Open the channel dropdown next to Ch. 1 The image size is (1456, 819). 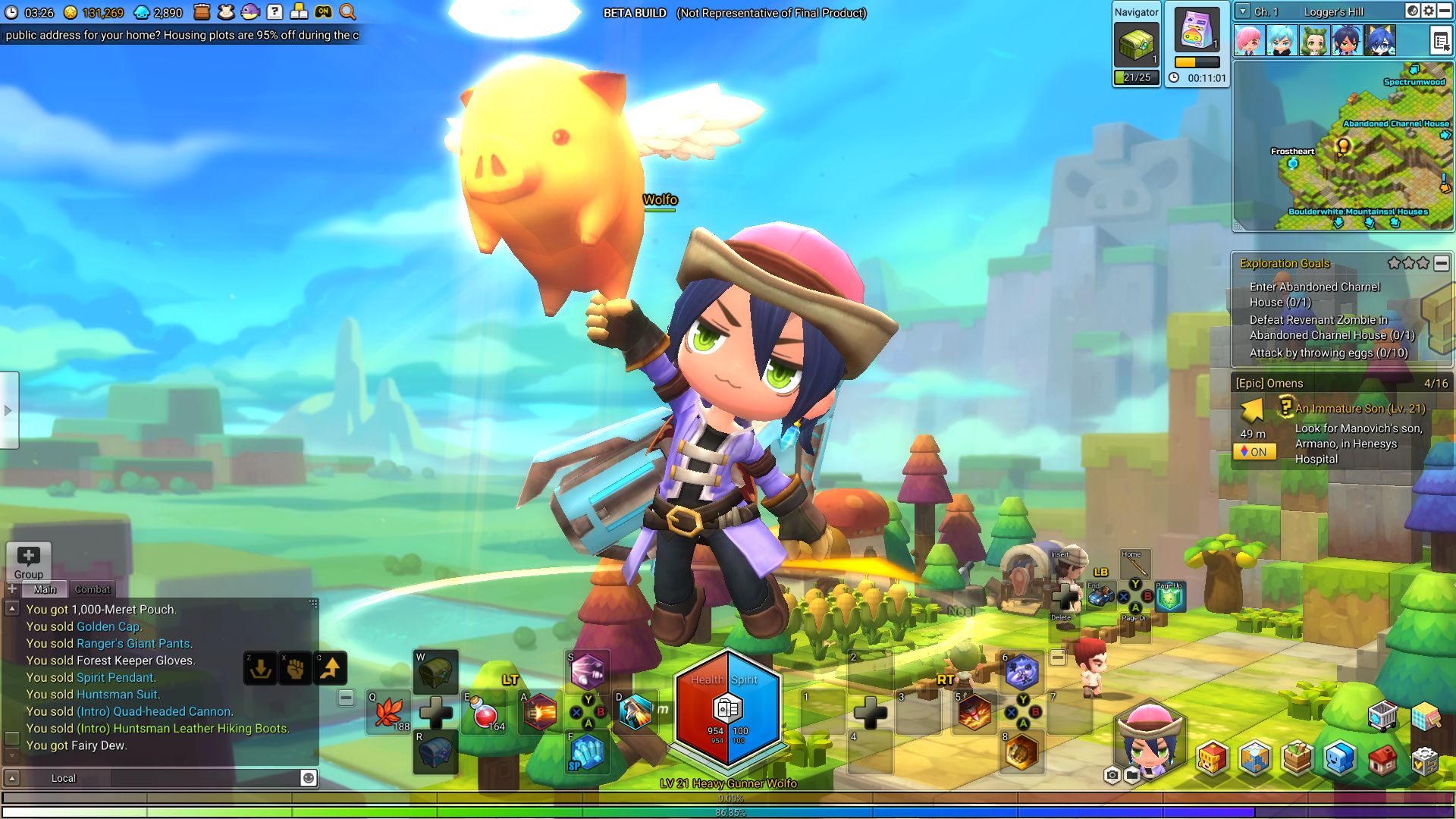[1243, 11]
